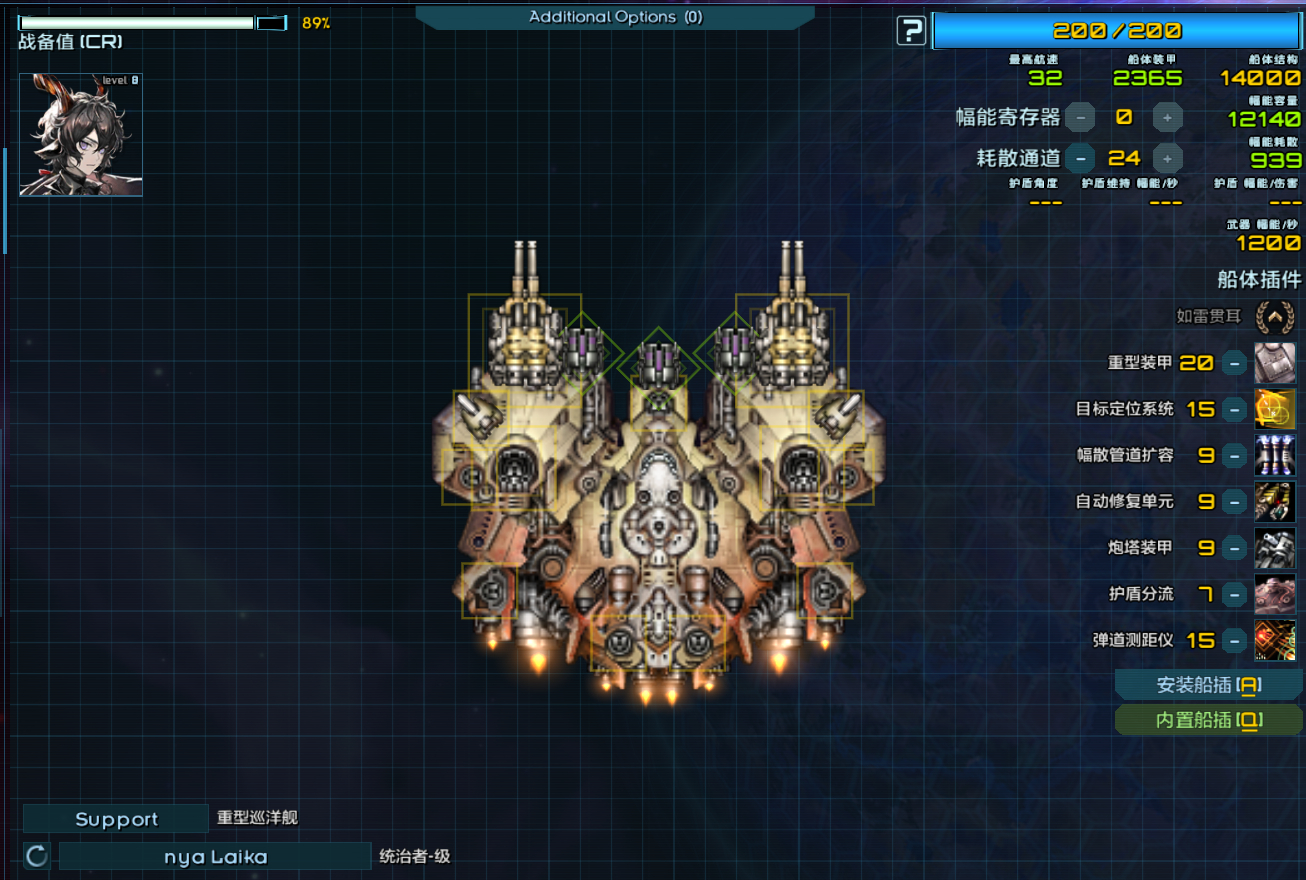Click the Support variant button

coord(116,819)
